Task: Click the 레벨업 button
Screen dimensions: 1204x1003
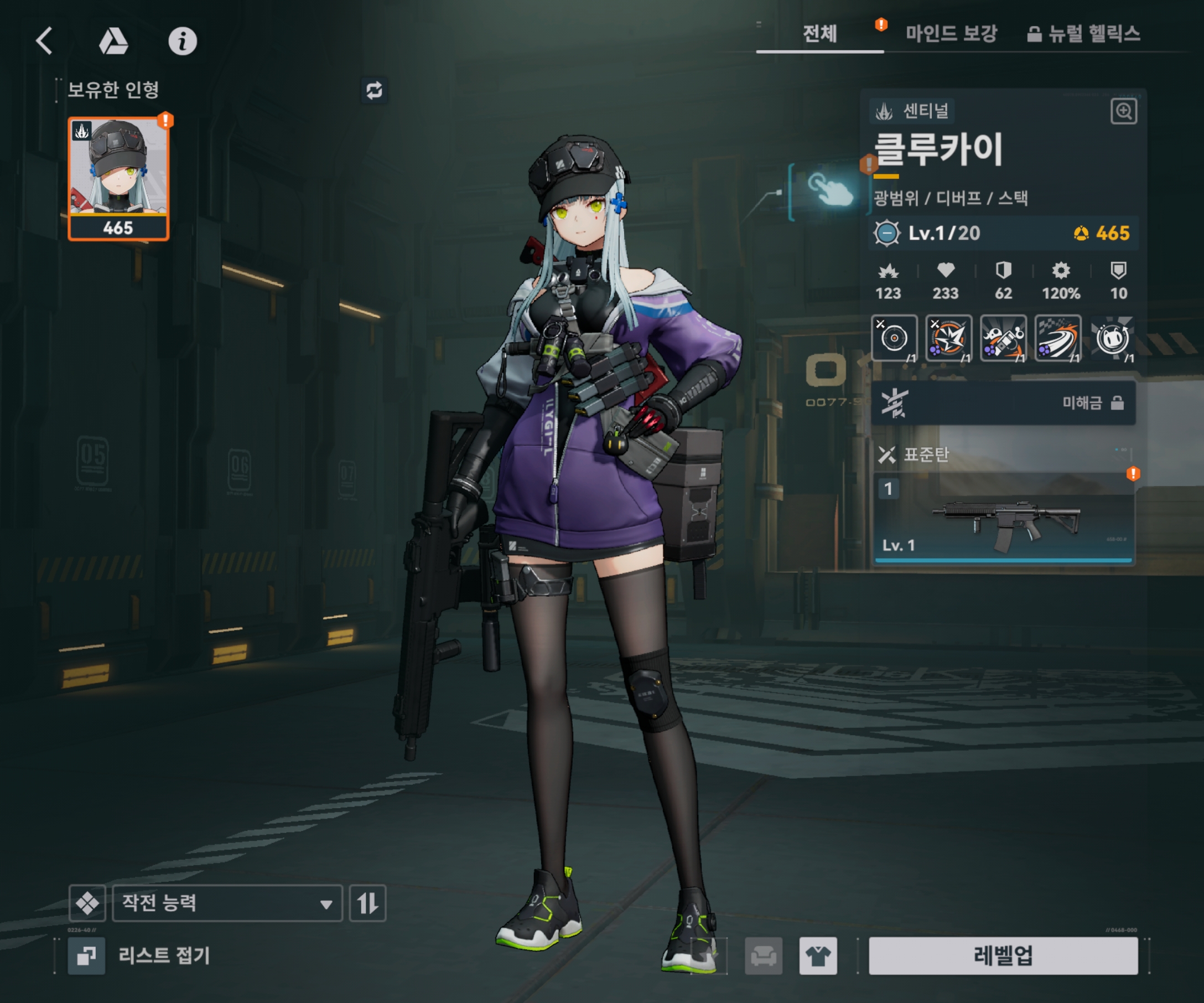Action: click(x=1003, y=955)
